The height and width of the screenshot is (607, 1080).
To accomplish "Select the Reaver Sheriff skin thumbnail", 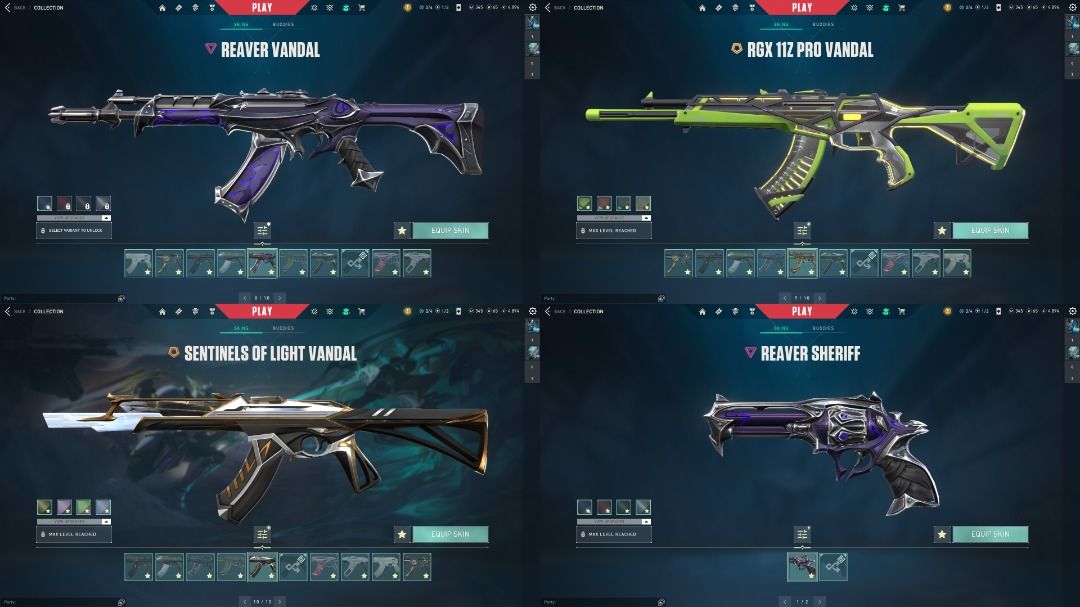I will tap(802, 567).
